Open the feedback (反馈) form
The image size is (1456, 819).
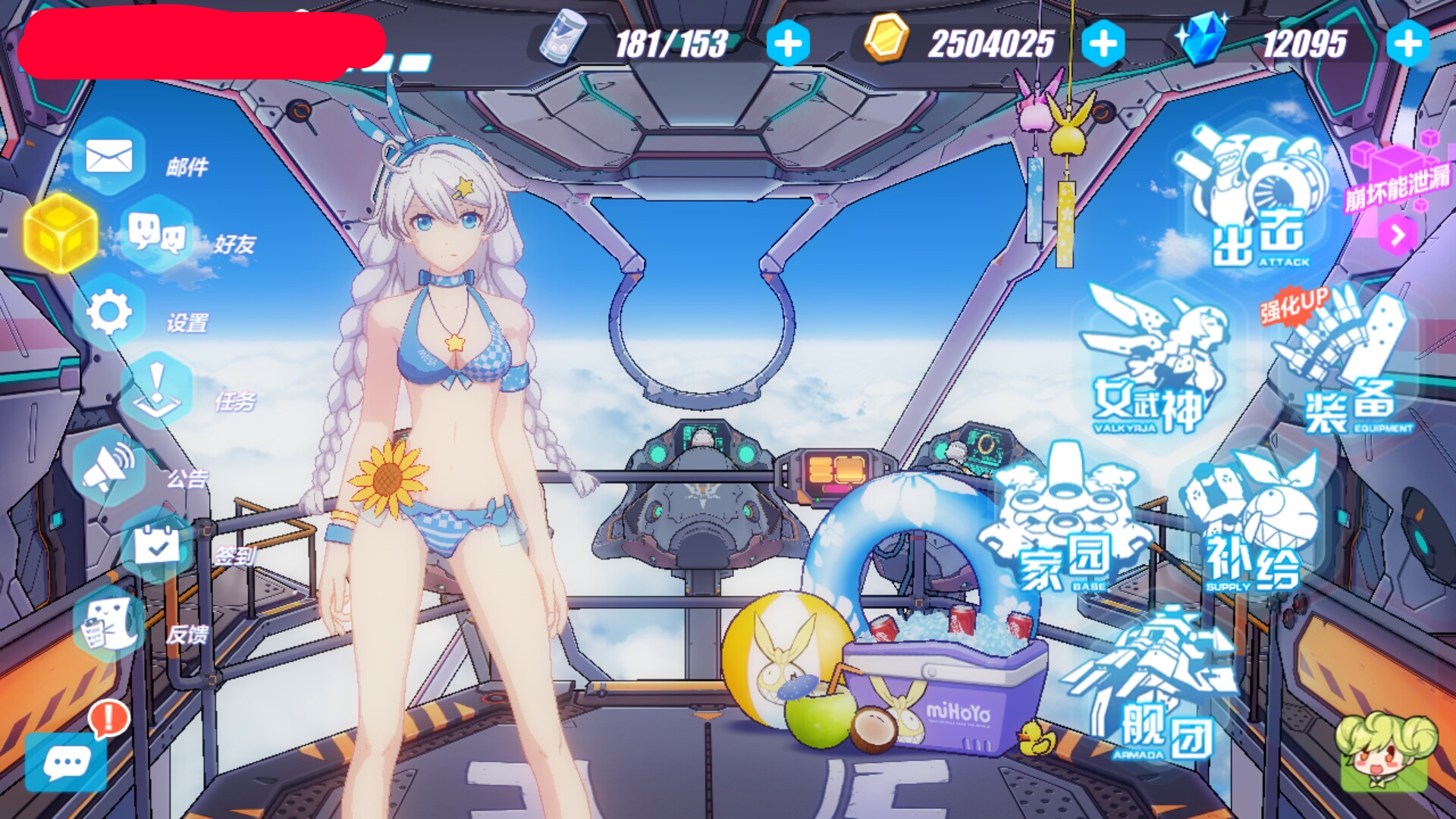click(x=110, y=624)
